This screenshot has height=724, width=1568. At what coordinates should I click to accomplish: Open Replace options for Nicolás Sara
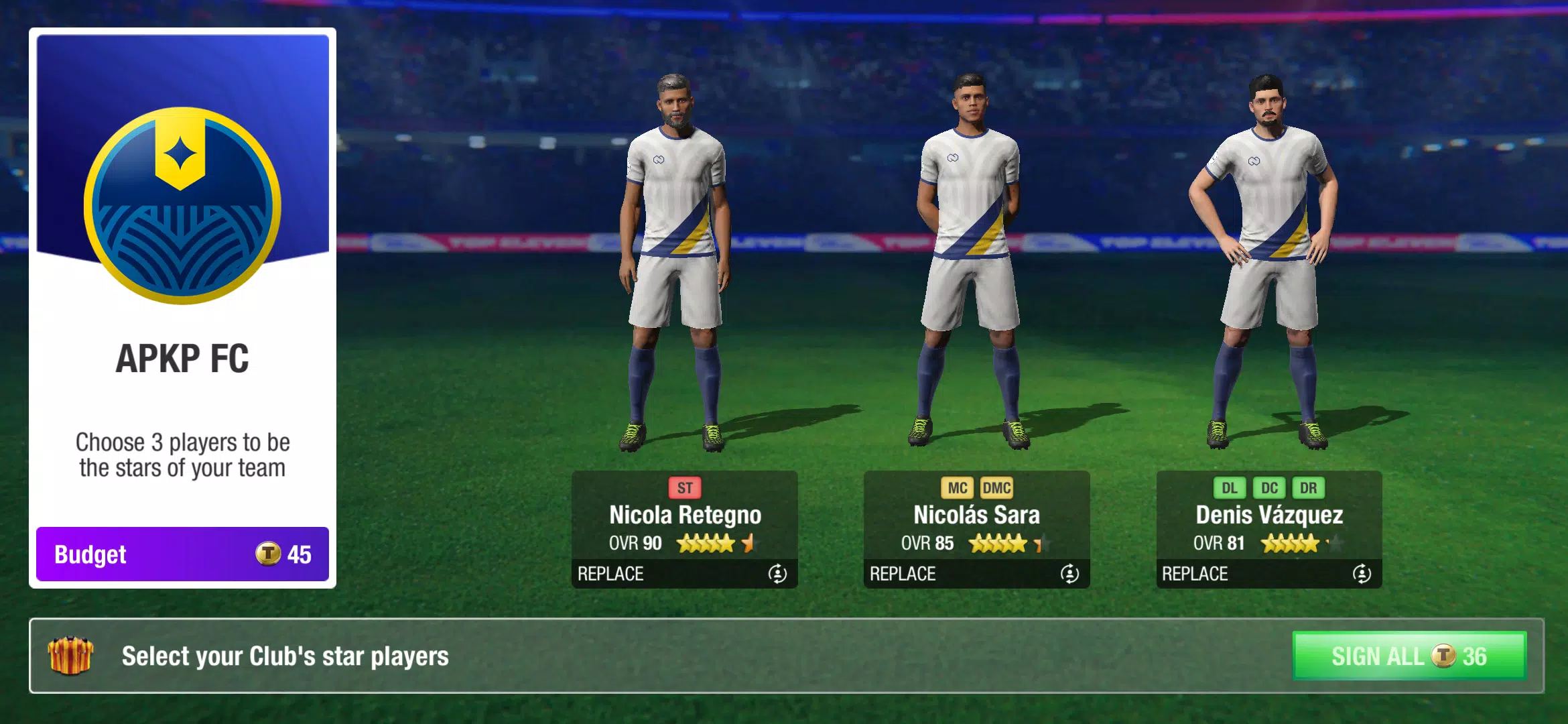[x=902, y=574]
